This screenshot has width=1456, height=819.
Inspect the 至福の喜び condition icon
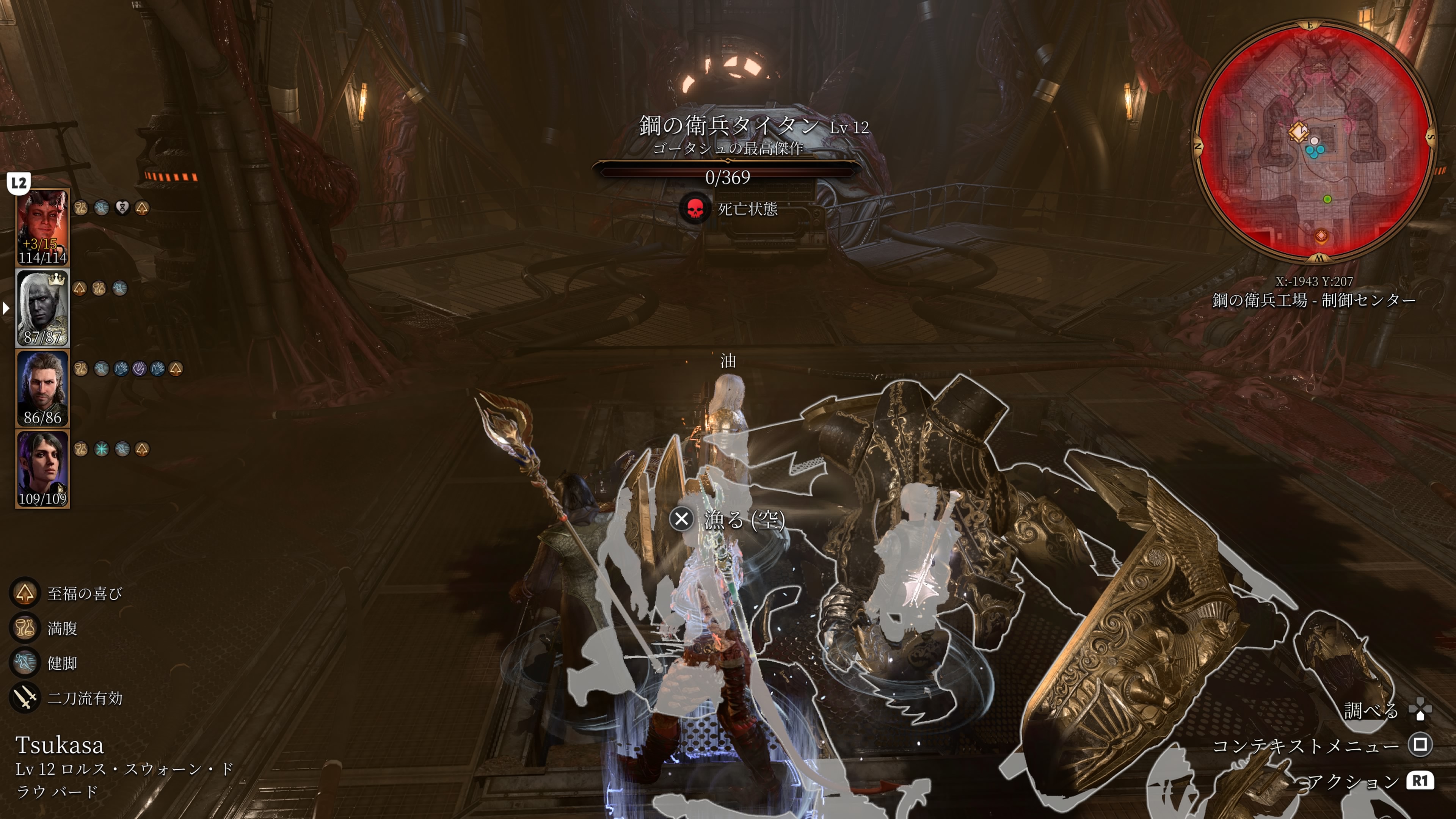(x=25, y=593)
